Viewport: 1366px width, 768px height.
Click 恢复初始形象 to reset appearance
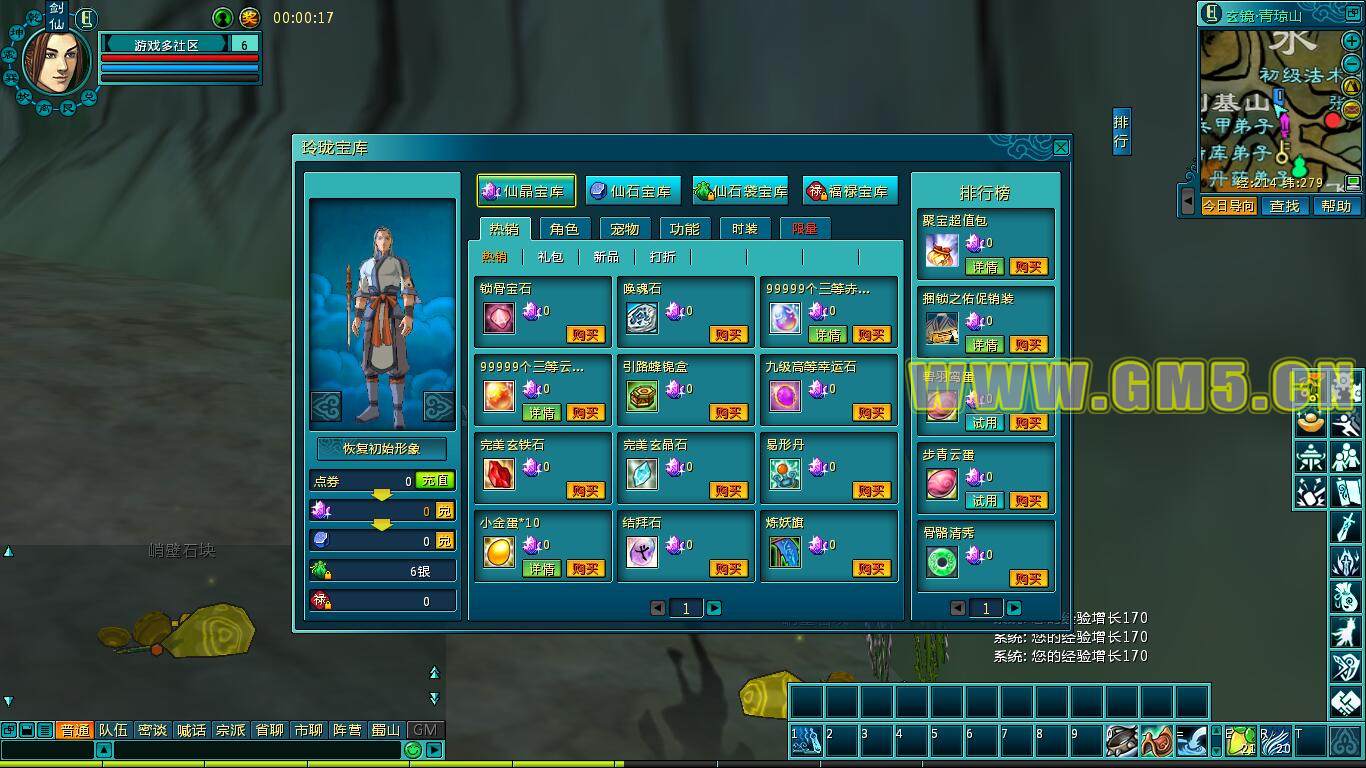tap(381, 449)
